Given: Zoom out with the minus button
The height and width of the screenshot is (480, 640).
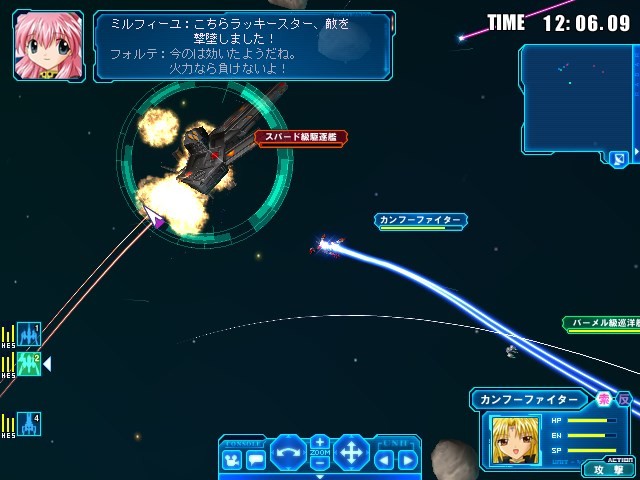Looking at the screenshot, I should (319, 465).
